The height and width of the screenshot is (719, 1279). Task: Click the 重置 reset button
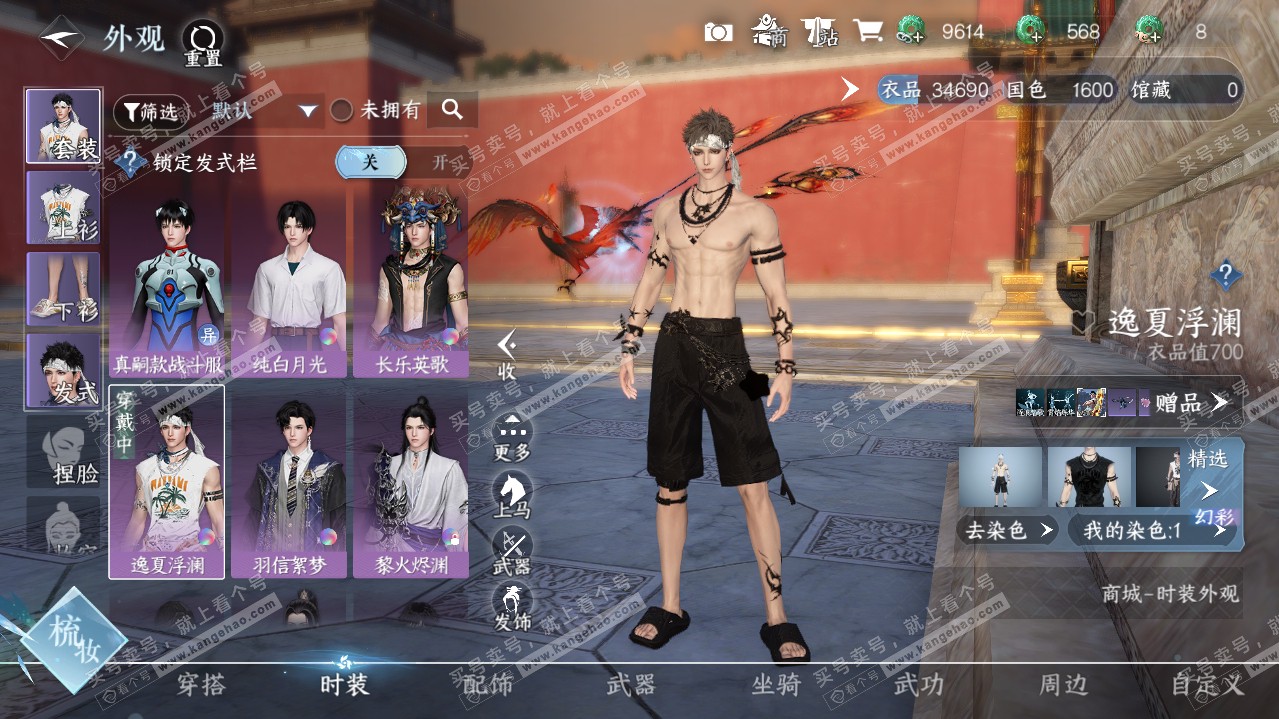[202, 44]
